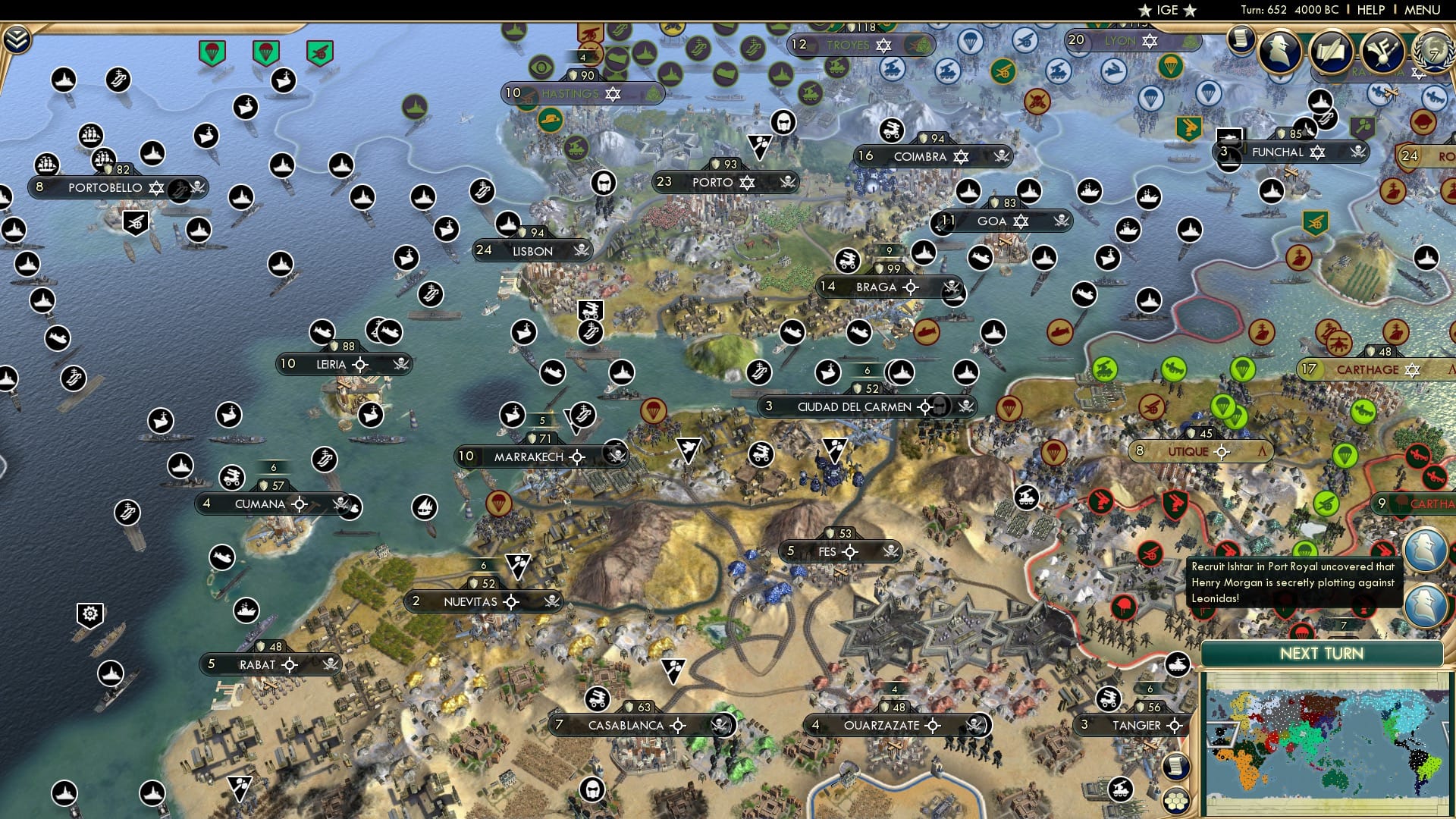This screenshot has height=819, width=1456.
Task: Click the crosshair focus toggle on Rabat's banner
Action: (x=290, y=664)
